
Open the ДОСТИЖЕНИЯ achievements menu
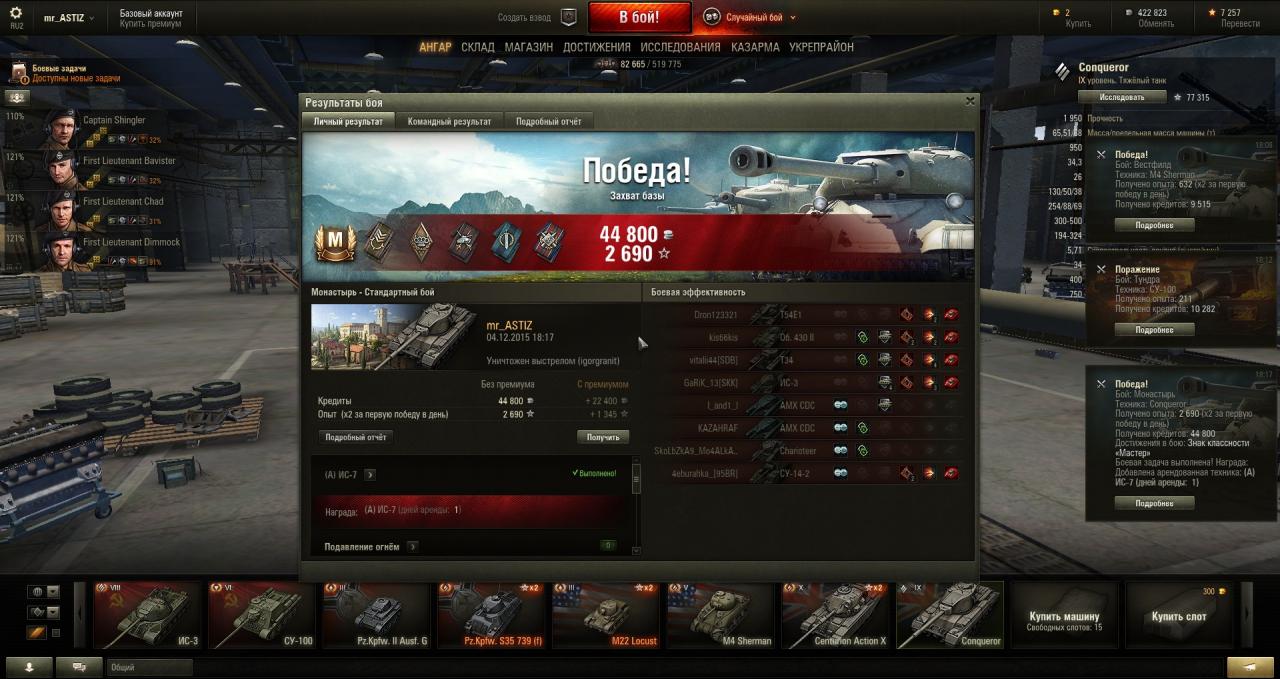[596, 47]
